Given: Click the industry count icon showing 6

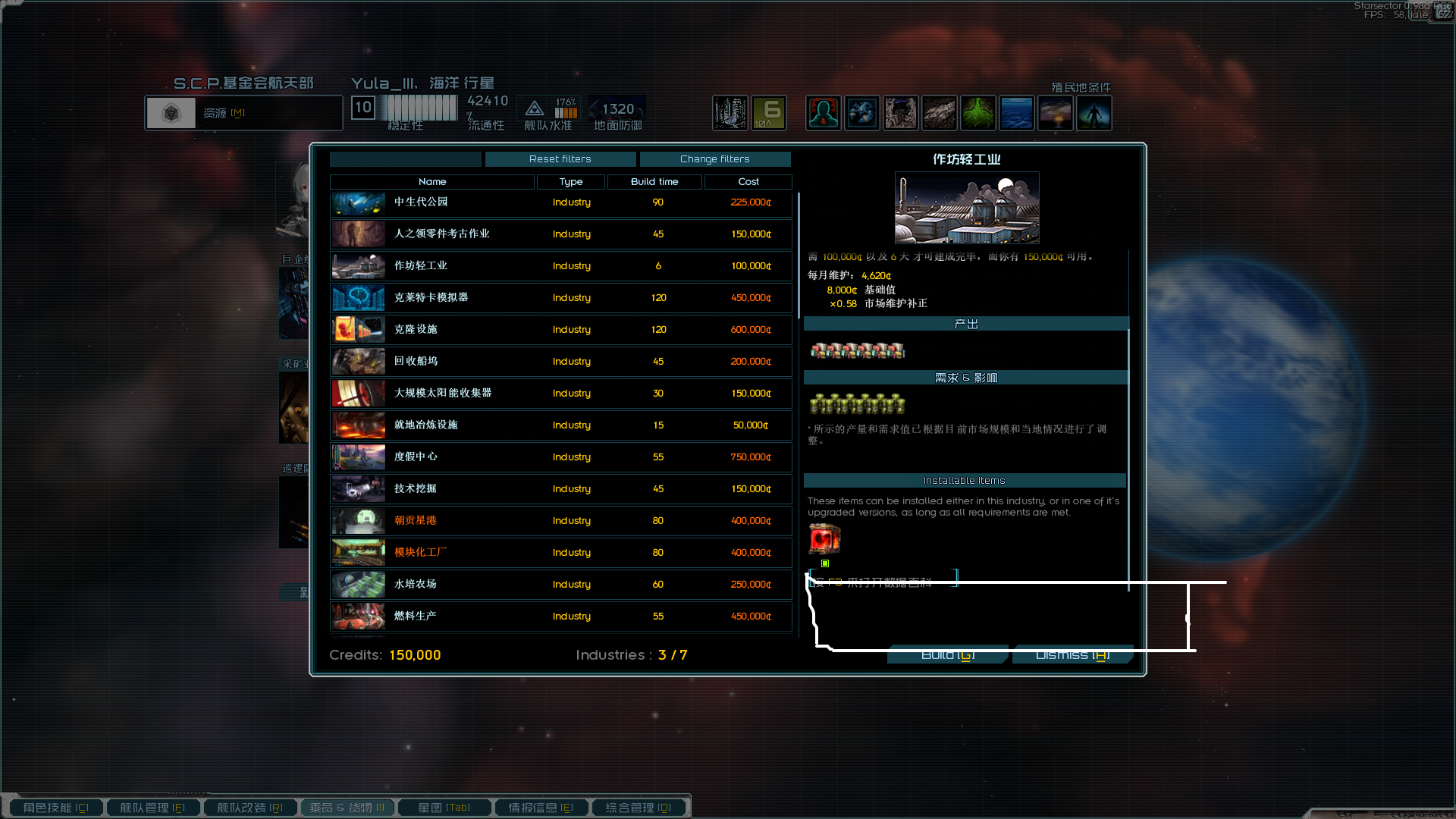Looking at the screenshot, I should [x=769, y=112].
